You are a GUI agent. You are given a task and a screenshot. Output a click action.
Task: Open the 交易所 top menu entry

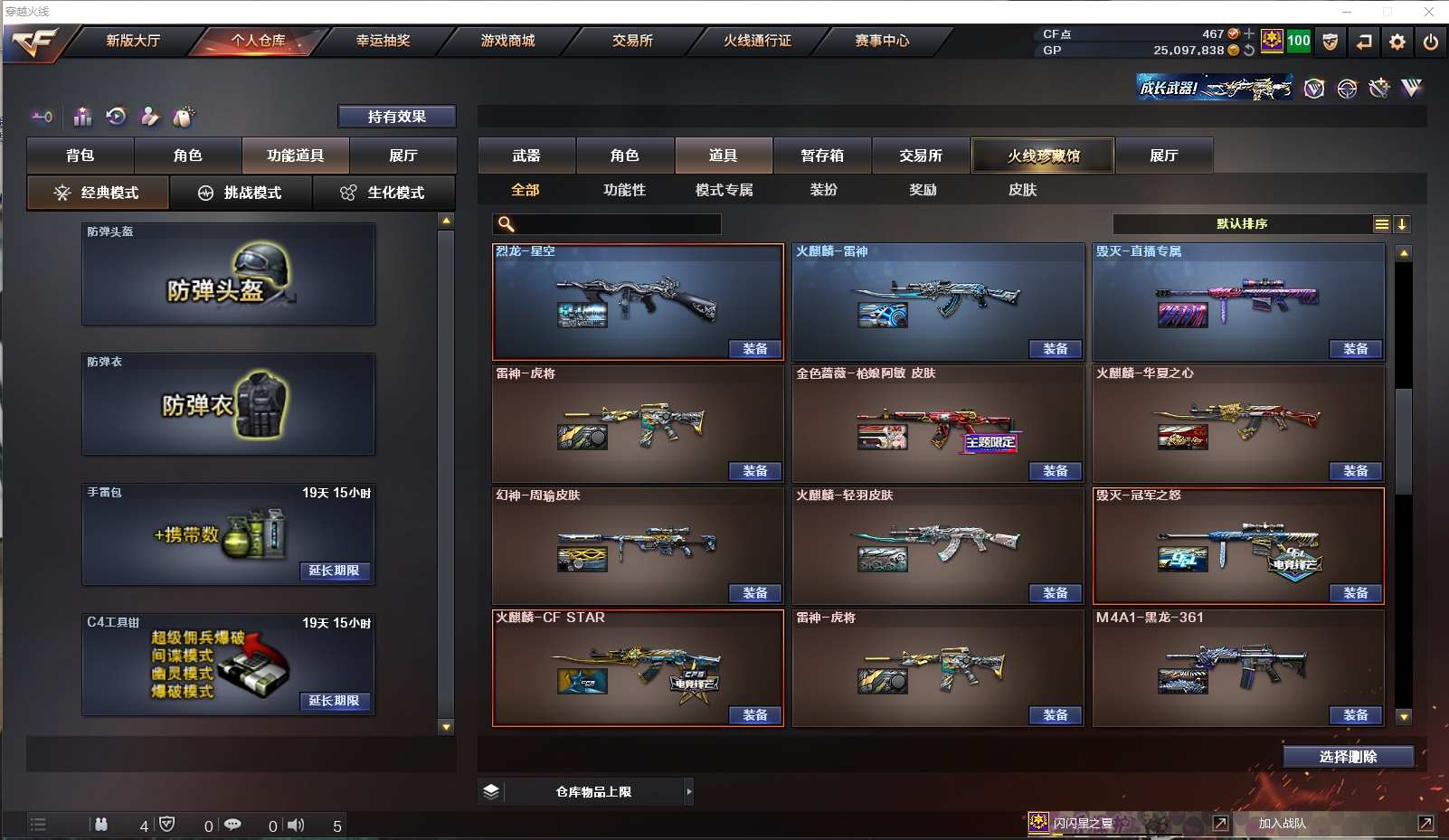[632, 41]
